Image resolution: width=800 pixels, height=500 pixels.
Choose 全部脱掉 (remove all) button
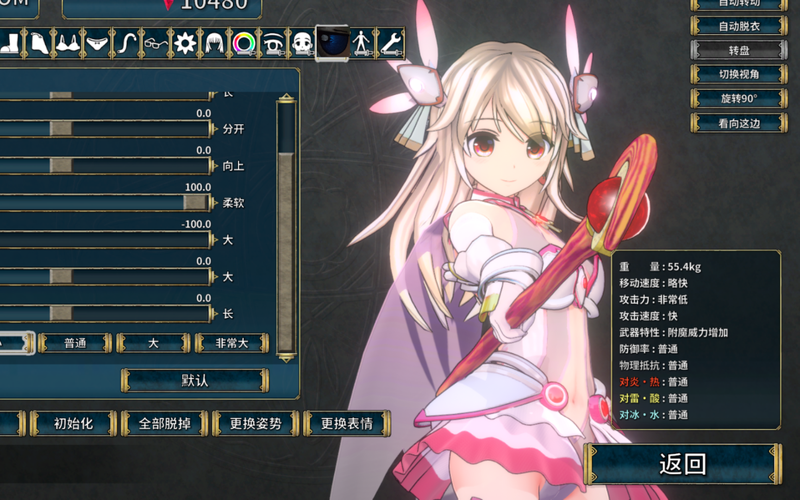(163, 423)
